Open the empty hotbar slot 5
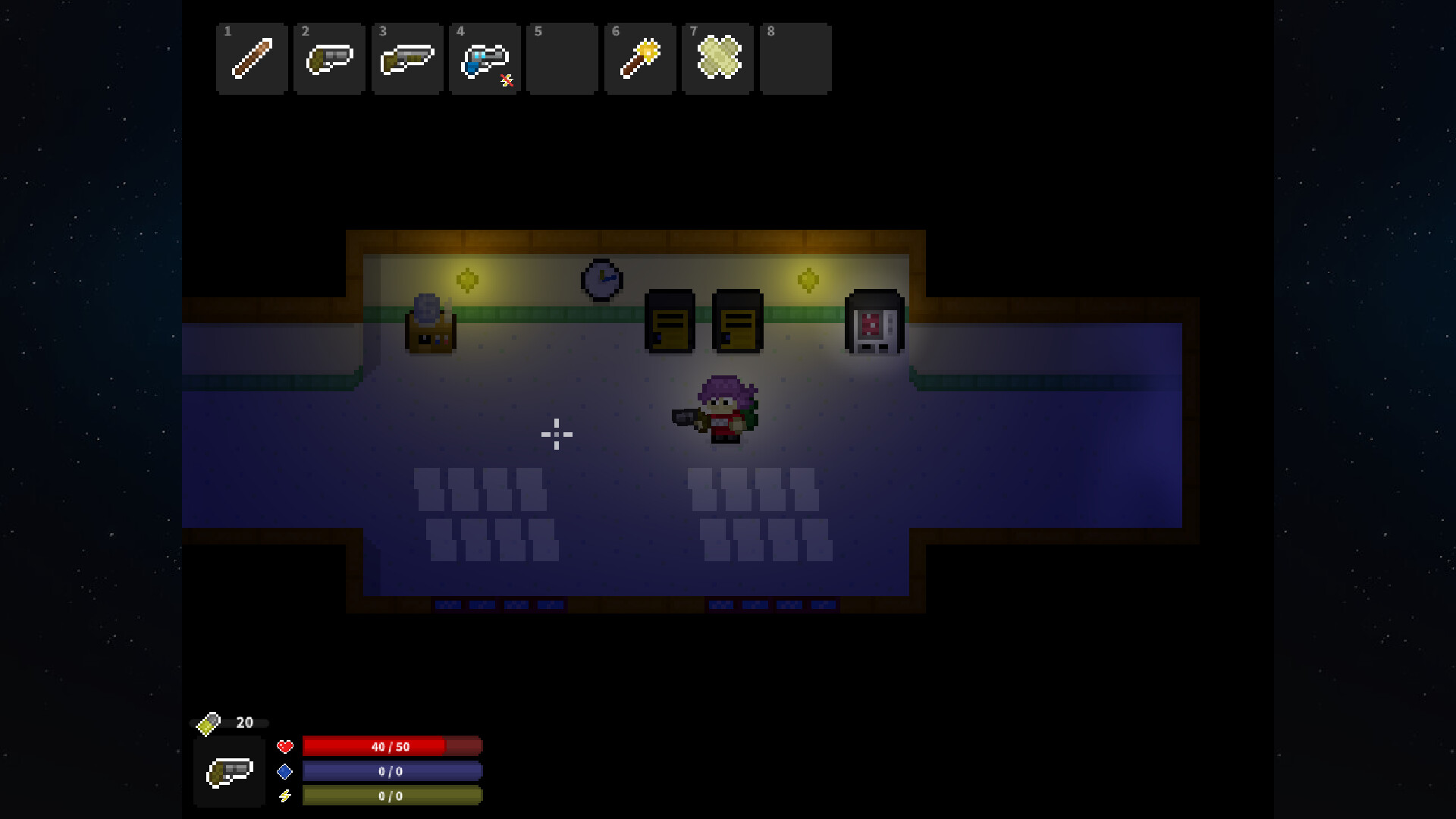The height and width of the screenshot is (819, 1456). (x=561, y=58)
